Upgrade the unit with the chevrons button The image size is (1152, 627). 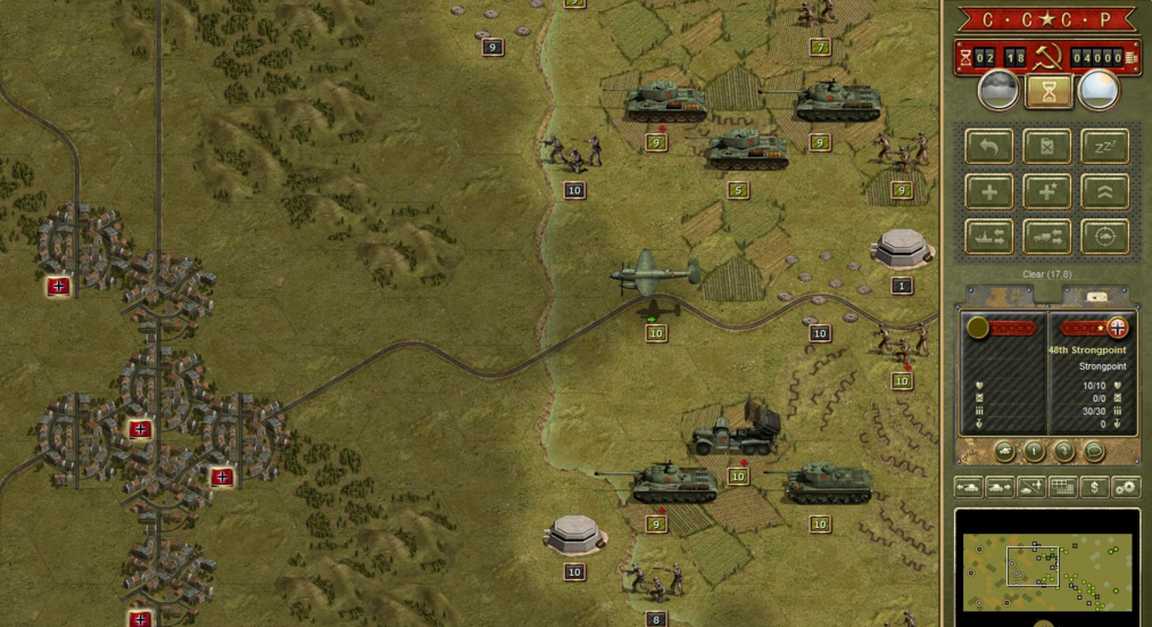click(1105, 191)
